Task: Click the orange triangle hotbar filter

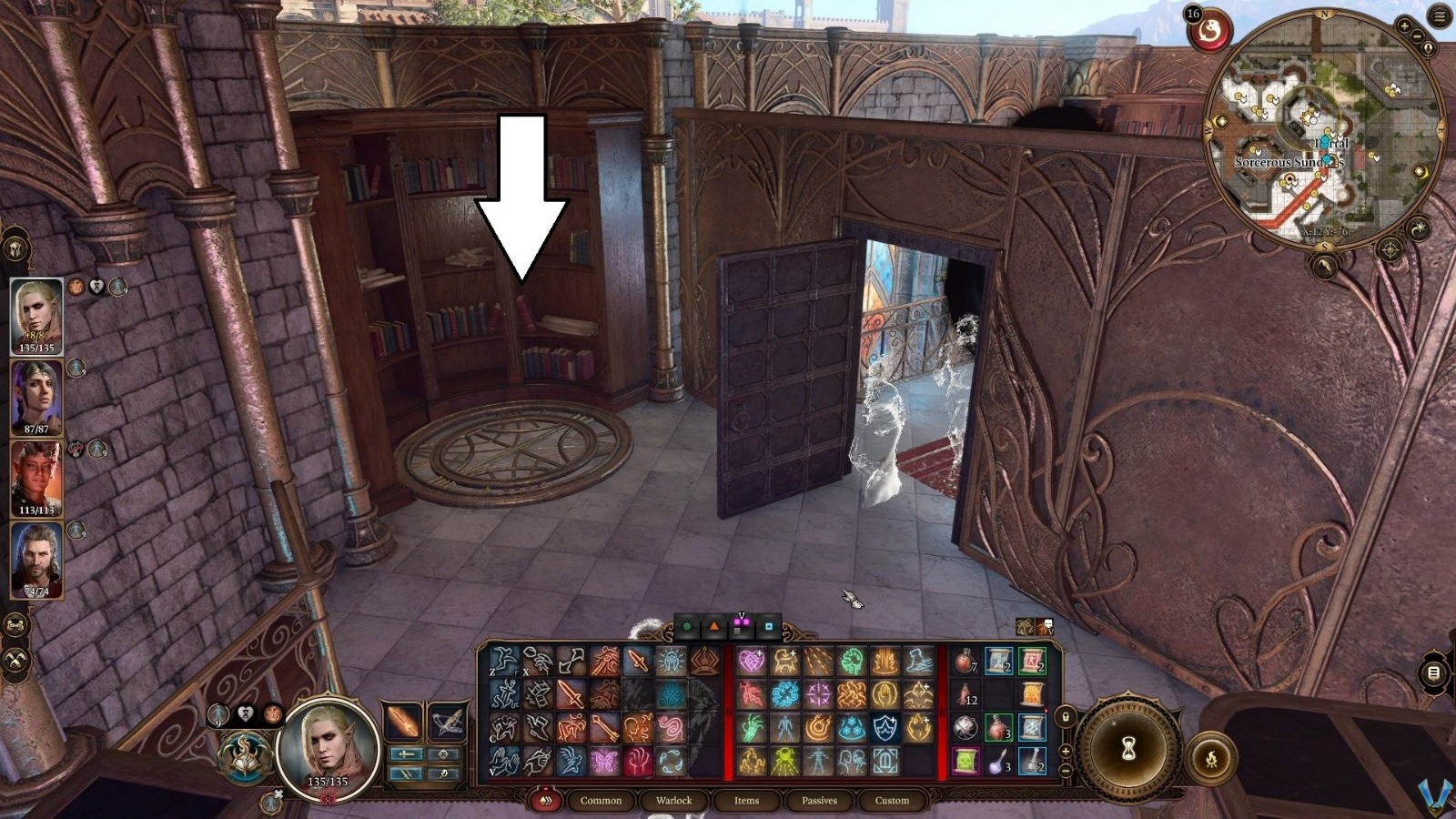Action: pyautogui.click(x=714, y=625)
